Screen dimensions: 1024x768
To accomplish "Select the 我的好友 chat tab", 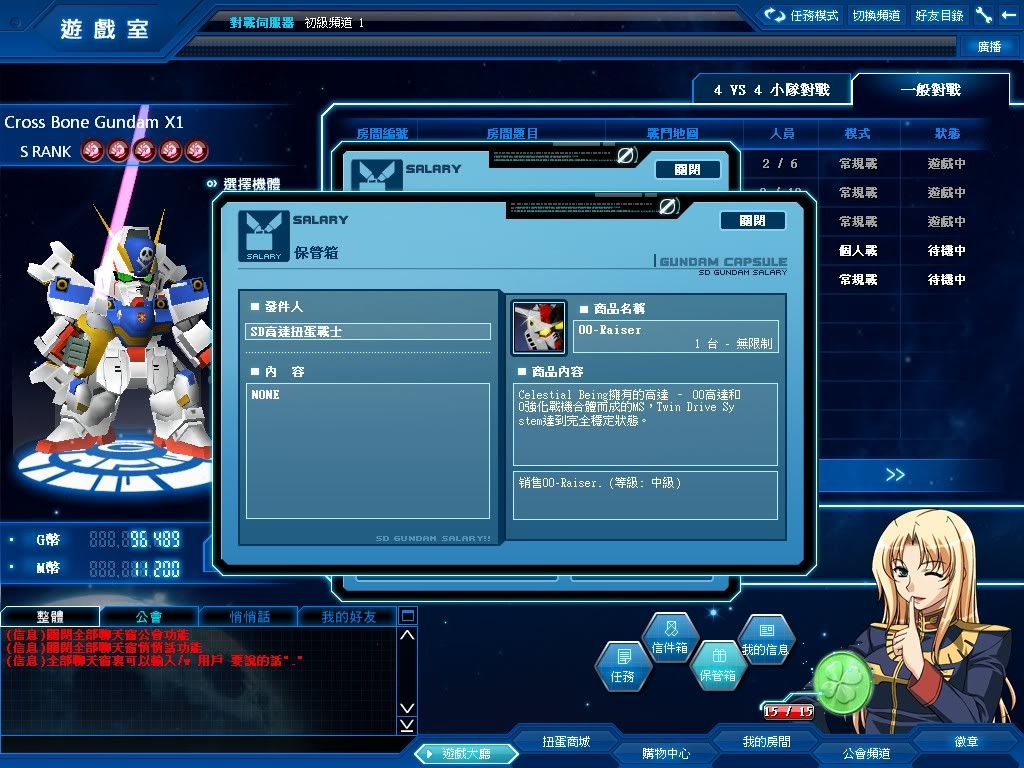I will pos(349,617).
